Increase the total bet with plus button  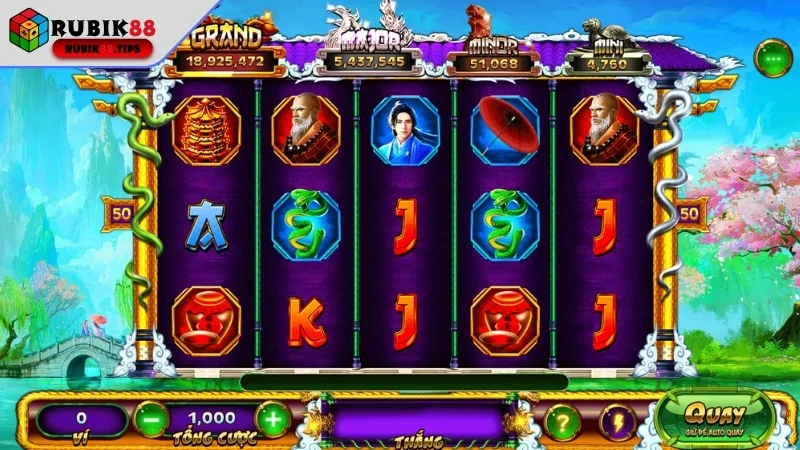[273, 419]
